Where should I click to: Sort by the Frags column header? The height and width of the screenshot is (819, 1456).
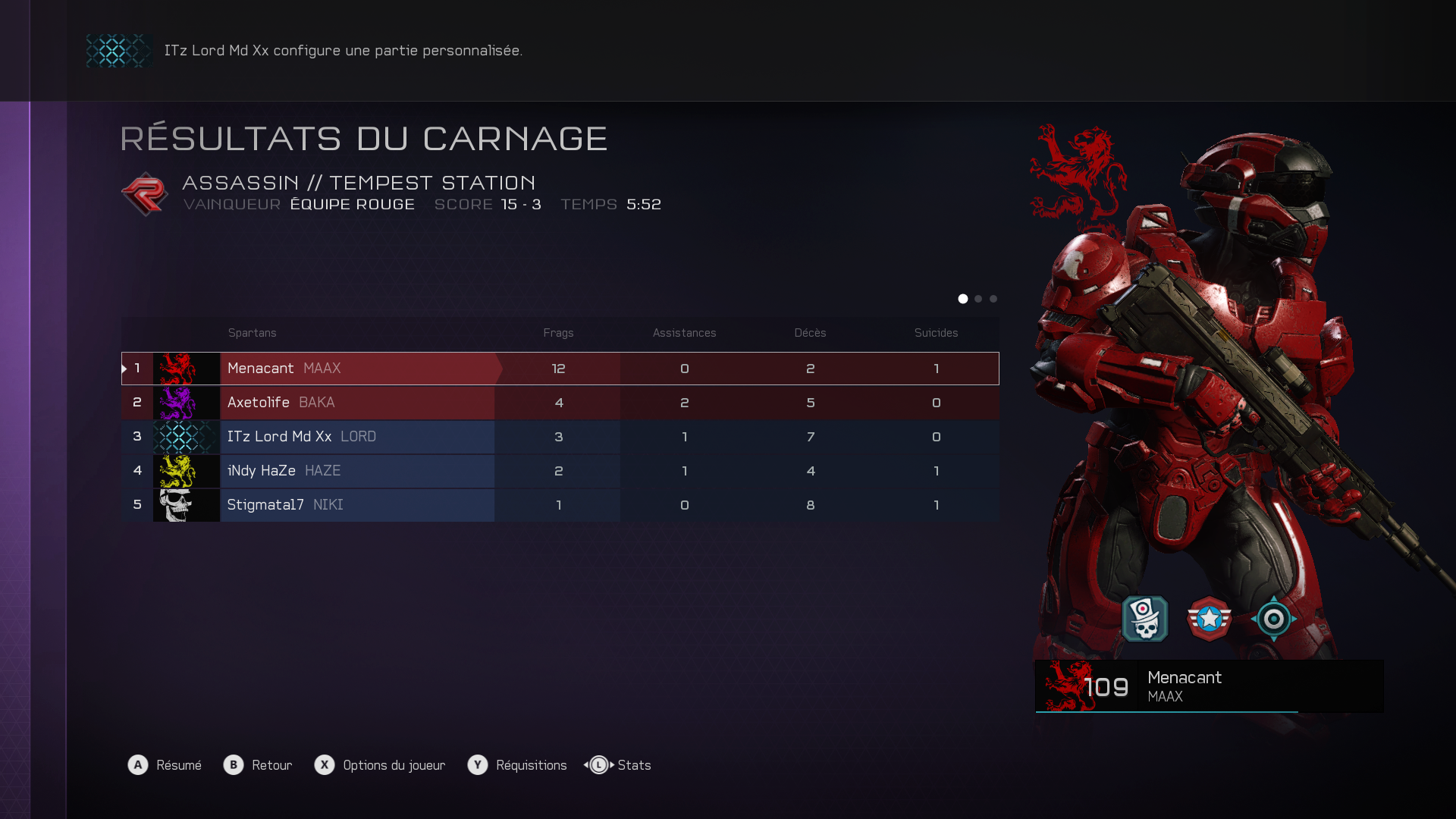click(x=559, y=333)
